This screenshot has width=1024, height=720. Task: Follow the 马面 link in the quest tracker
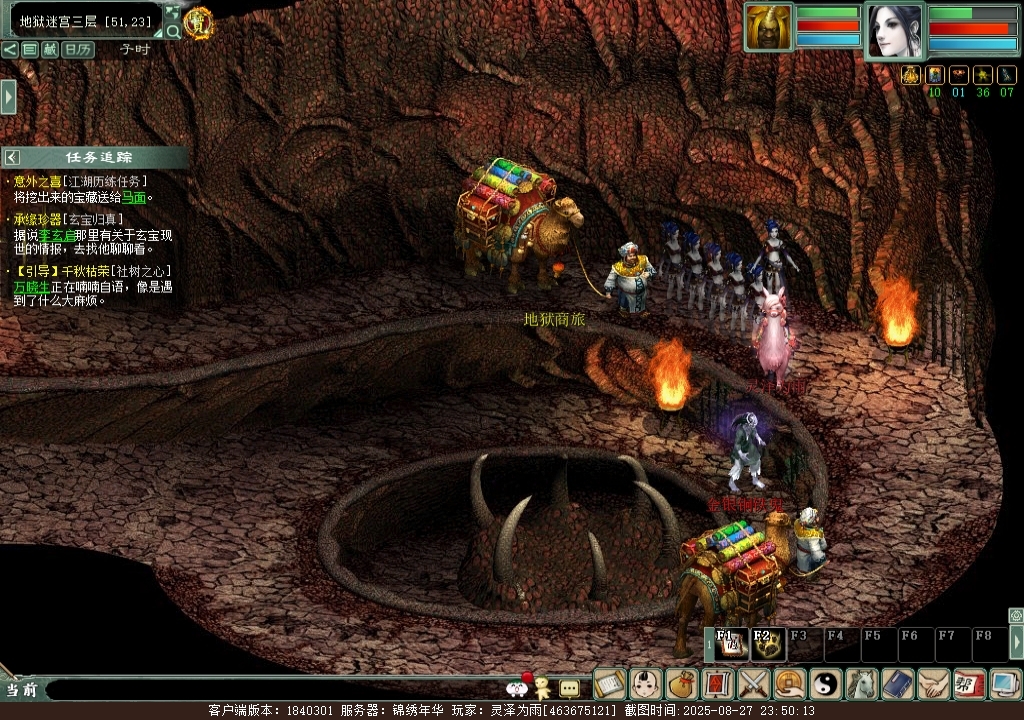(x=134, y=198)
